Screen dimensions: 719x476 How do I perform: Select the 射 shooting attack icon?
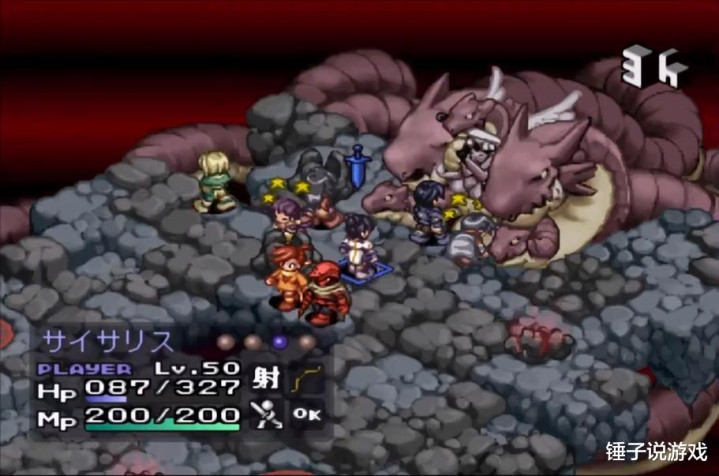[x=268, y=380]
